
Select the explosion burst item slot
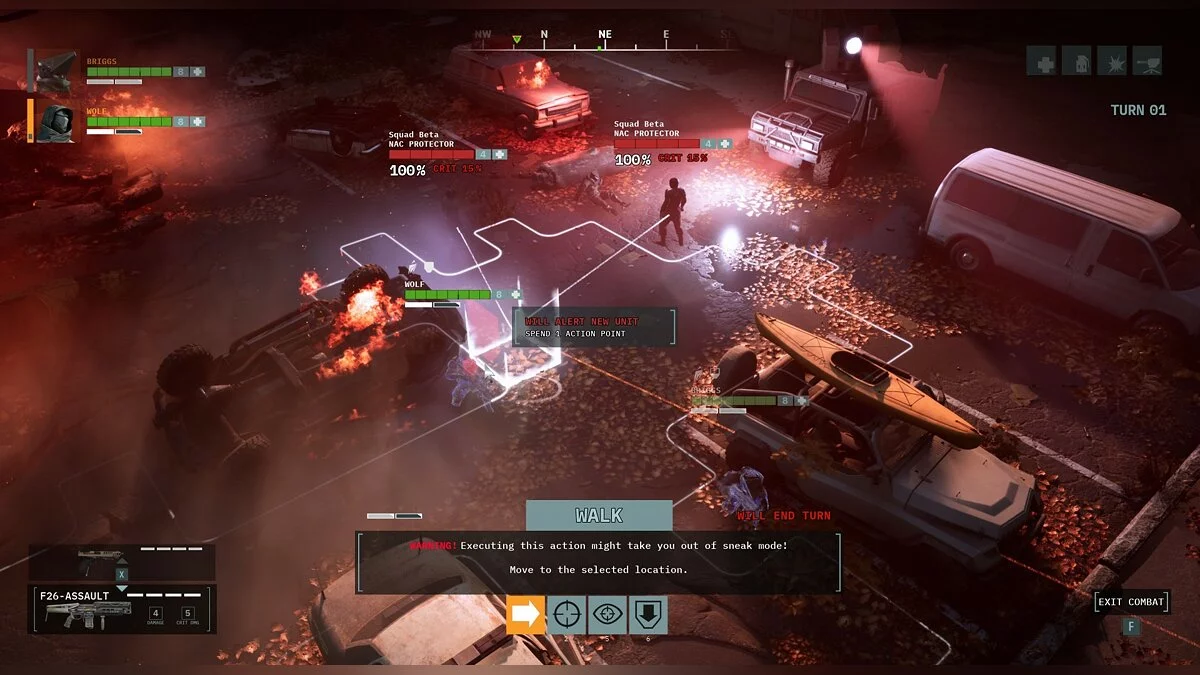1111,61
